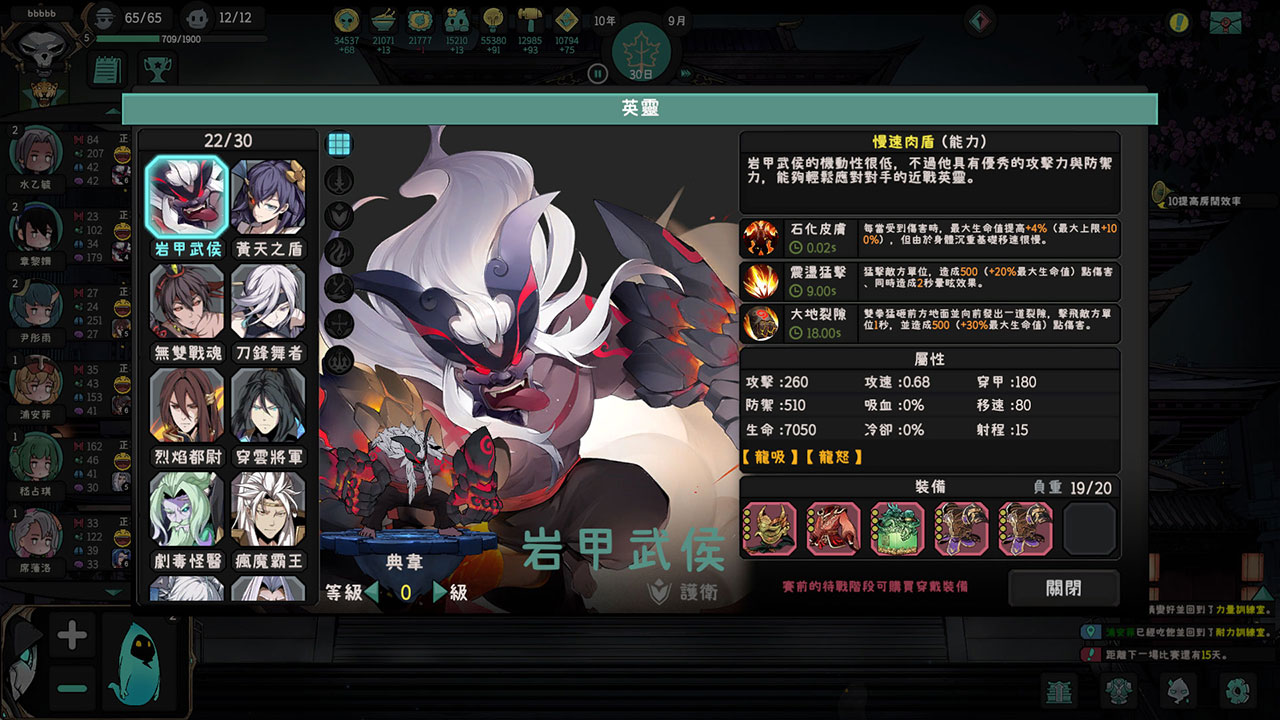Click the empty equipment slot

pyautogui.click(x=1088, y=530)
